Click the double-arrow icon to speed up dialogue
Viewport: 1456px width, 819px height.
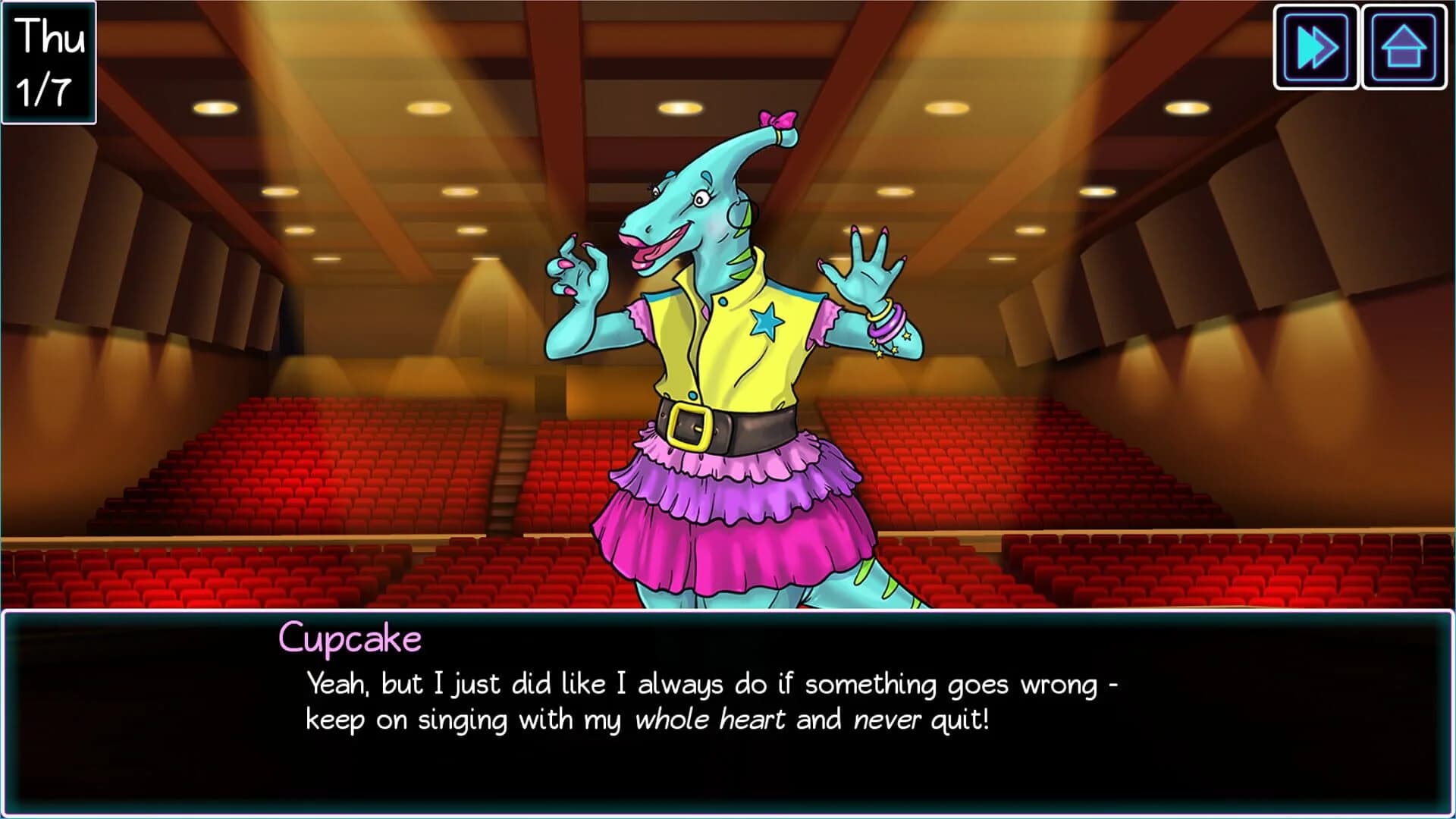pyautogui.click(x=1316, y=47)
